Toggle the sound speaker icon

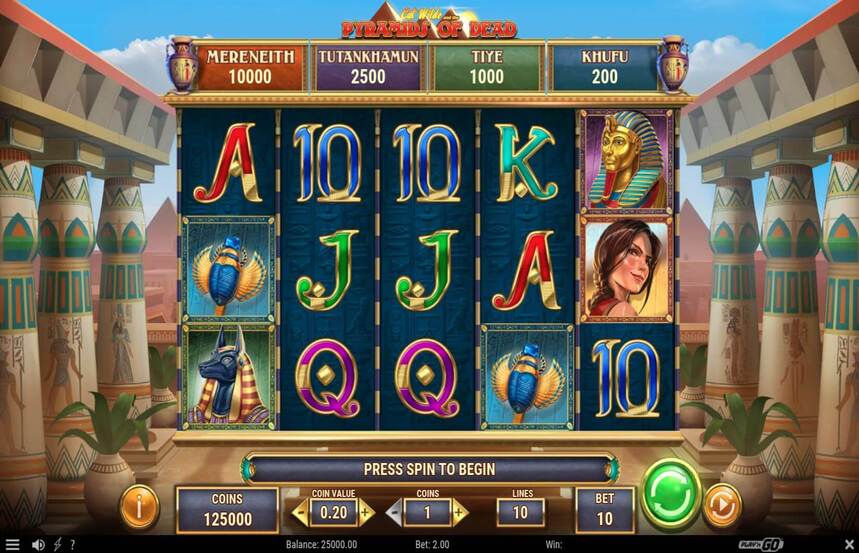click(x=38, y=544)
